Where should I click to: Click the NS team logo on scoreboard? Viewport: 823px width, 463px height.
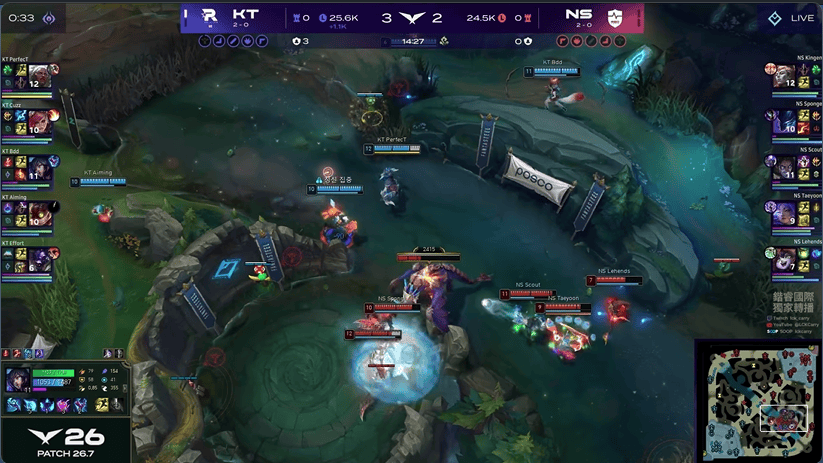click(615, 16)
